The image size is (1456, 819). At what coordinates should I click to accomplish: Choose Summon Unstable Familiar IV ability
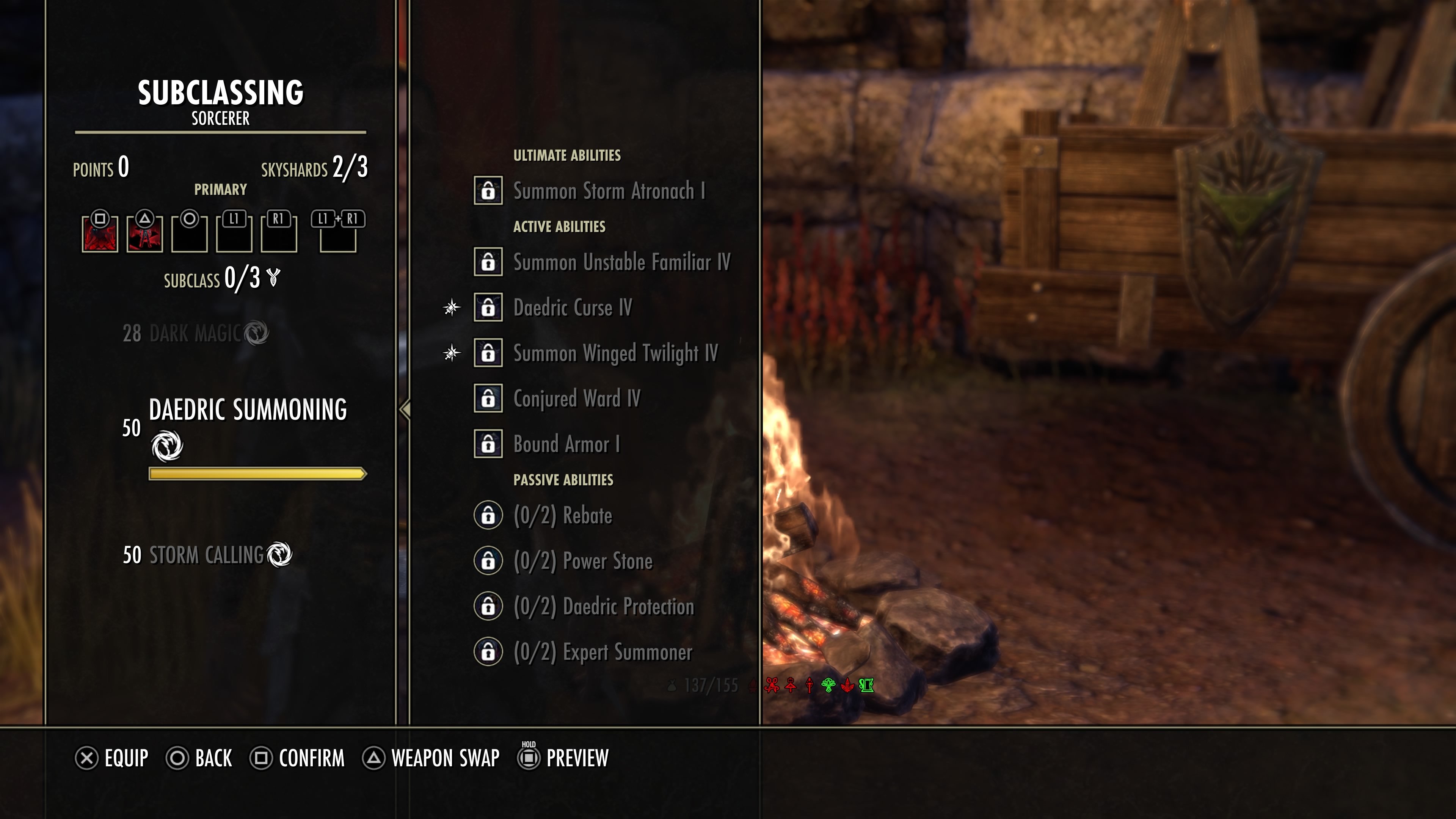pyautogui.click(x=621, y=262)
